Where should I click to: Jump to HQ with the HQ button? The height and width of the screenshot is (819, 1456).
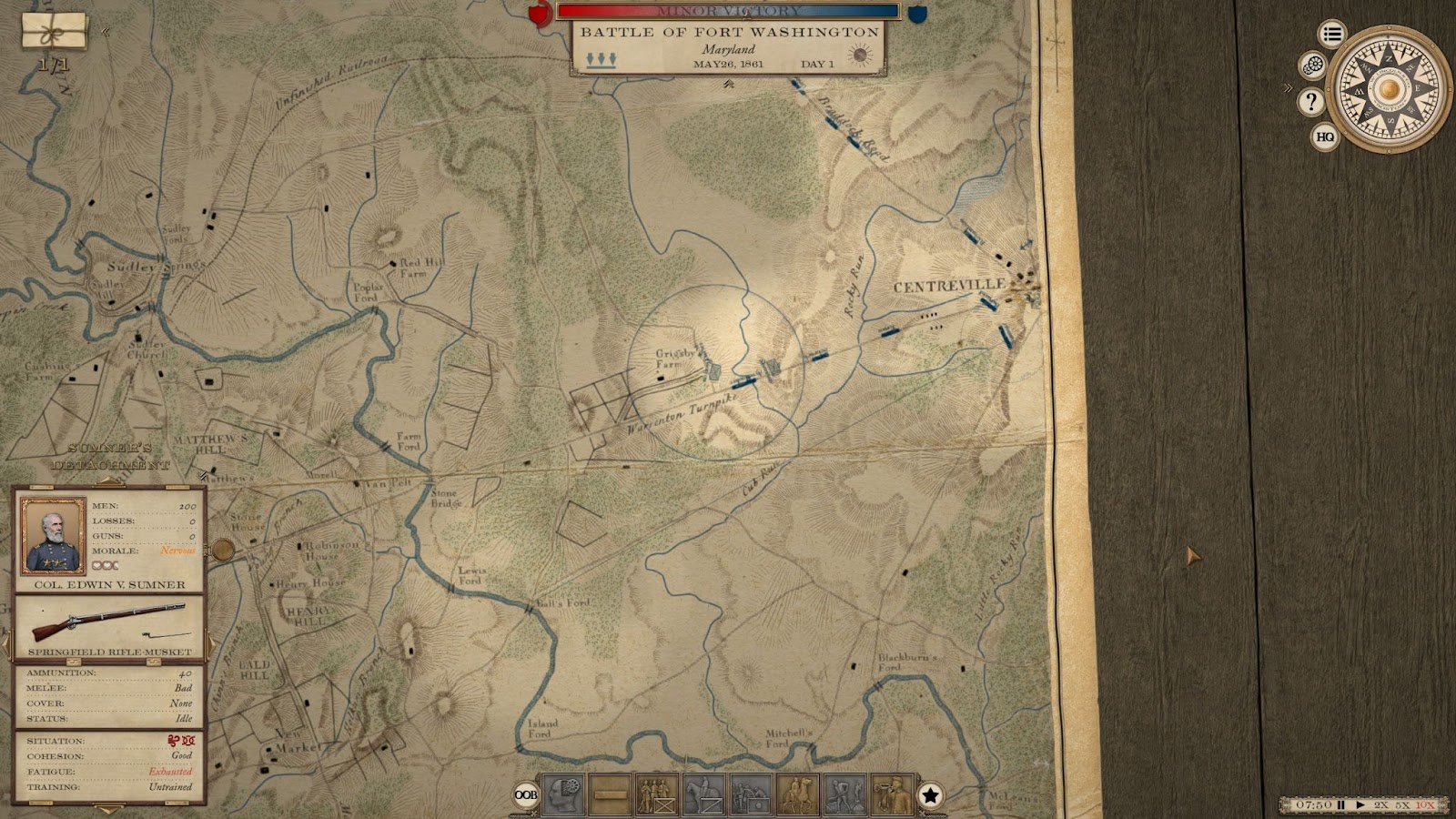tap(1325, 137)
